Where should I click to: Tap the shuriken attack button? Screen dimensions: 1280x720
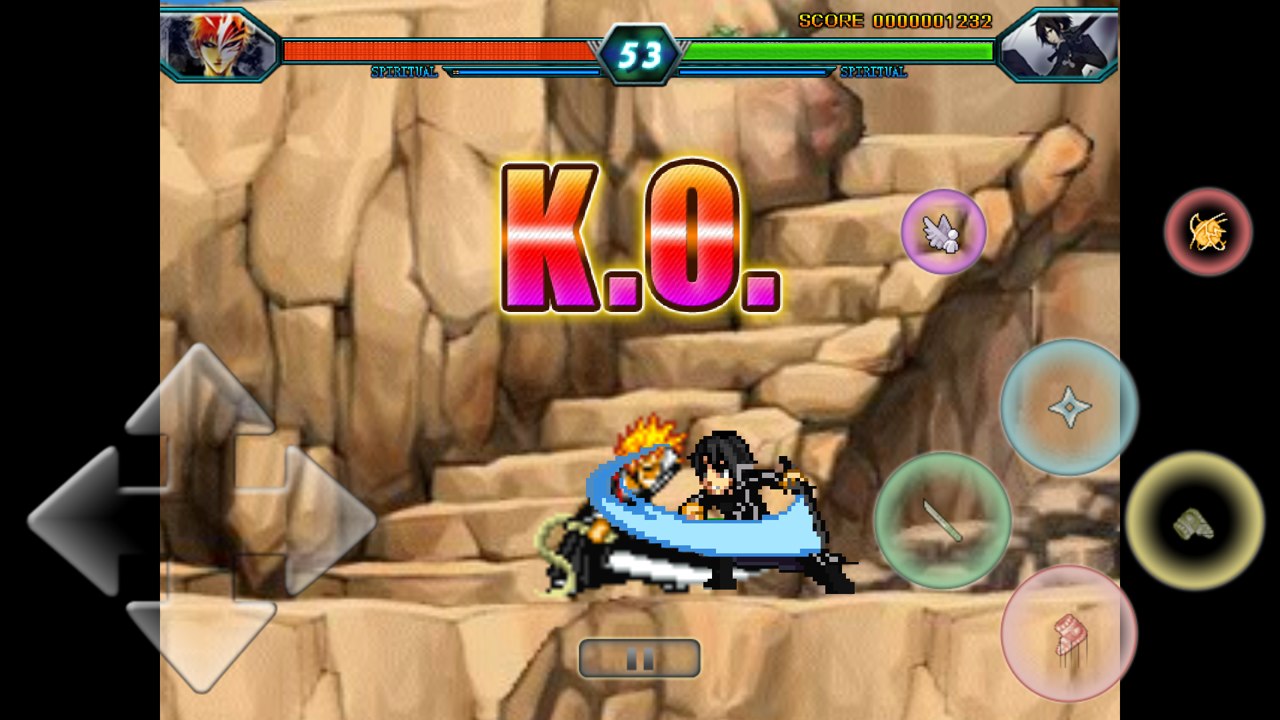(1066, 406)
